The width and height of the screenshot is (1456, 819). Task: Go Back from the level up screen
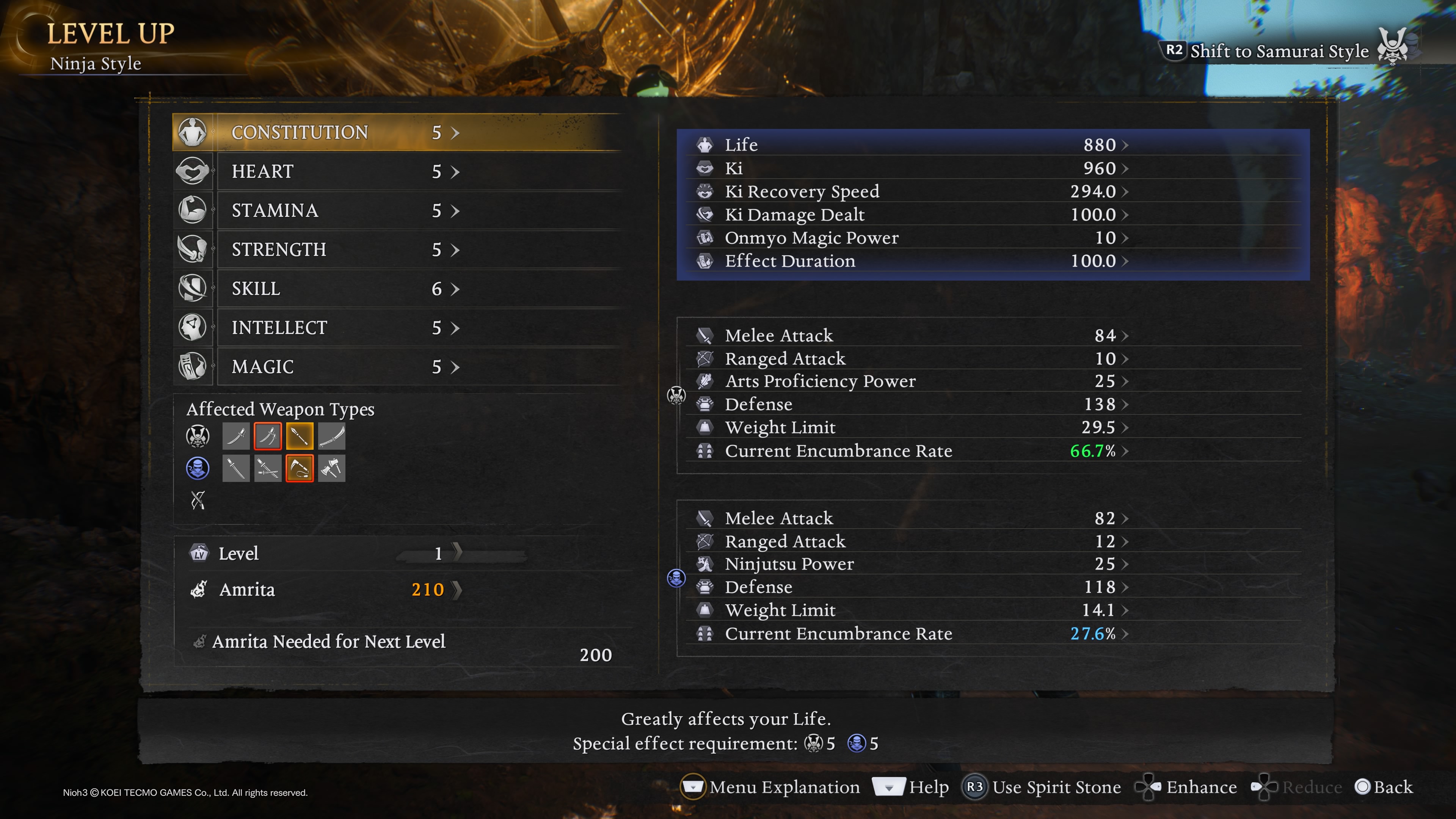(x=1384, y=787)
